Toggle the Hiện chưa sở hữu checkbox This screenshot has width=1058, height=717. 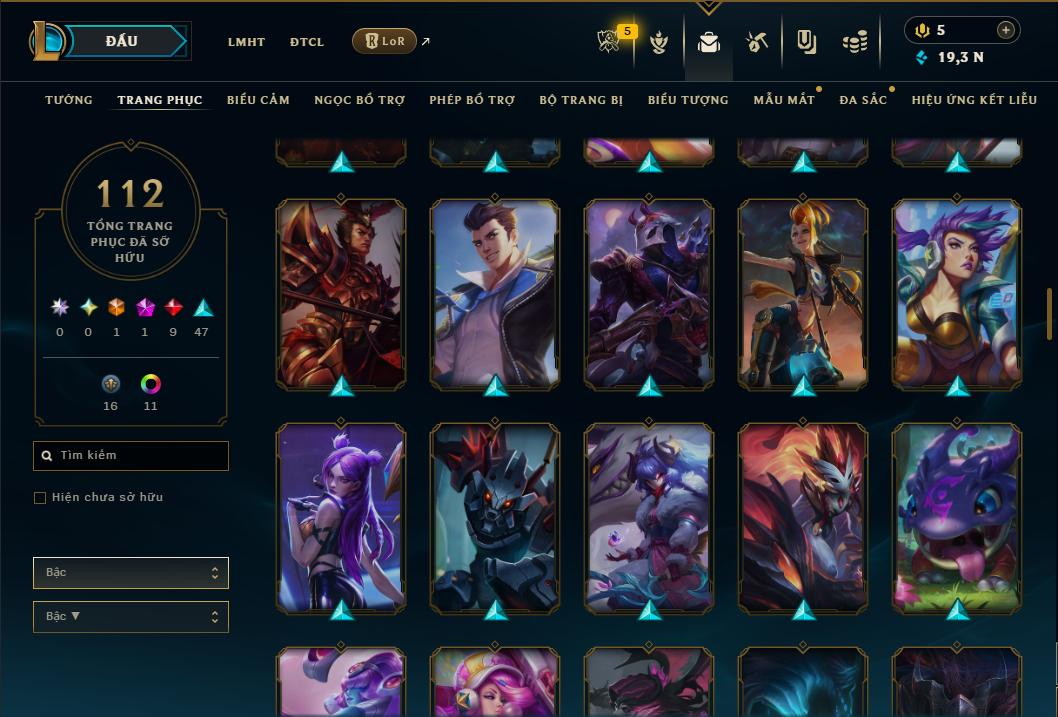[40, 498]
